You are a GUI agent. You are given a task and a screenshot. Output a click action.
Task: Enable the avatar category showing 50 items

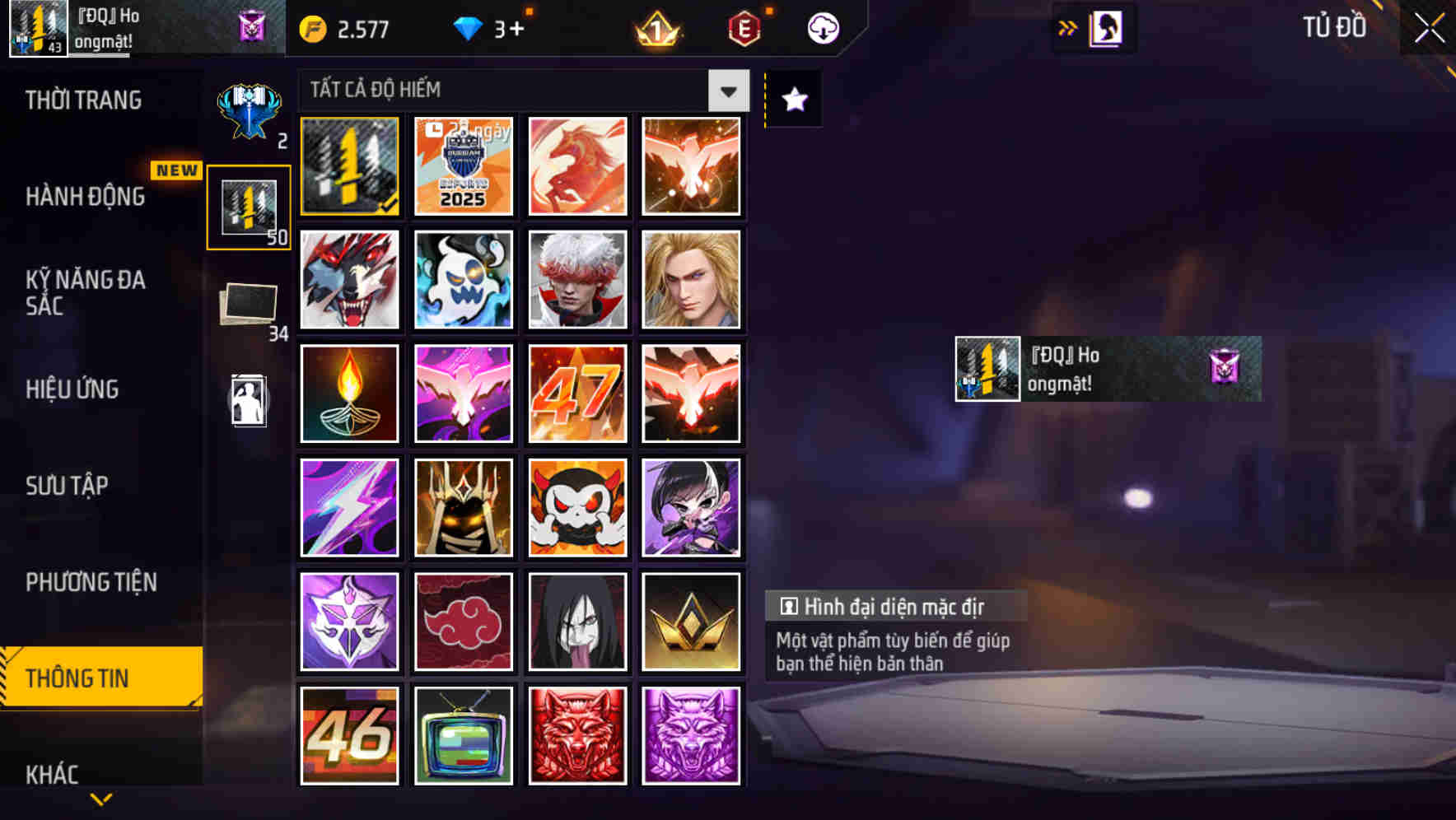(249, 206)
